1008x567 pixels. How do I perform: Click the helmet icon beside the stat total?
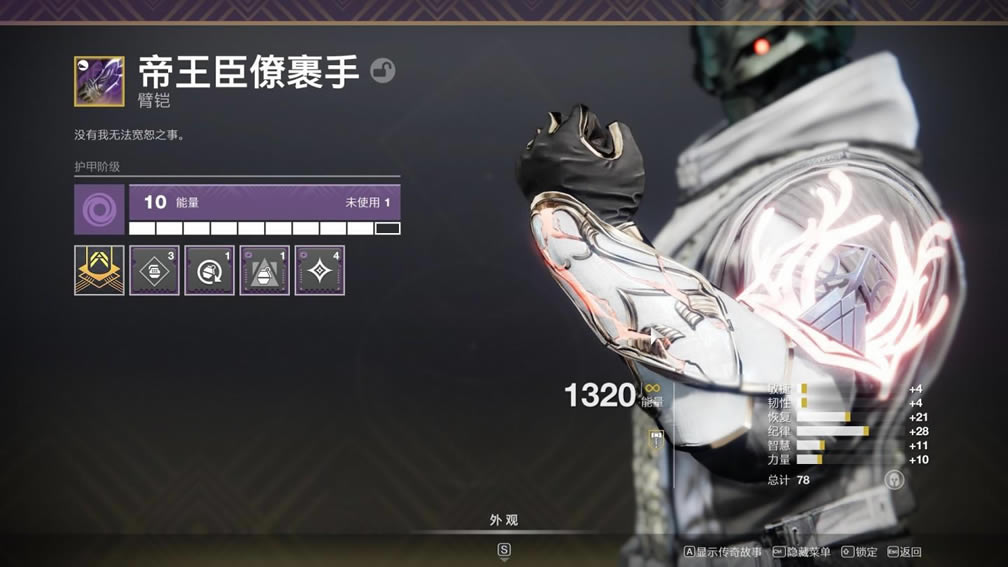(894, 479)
